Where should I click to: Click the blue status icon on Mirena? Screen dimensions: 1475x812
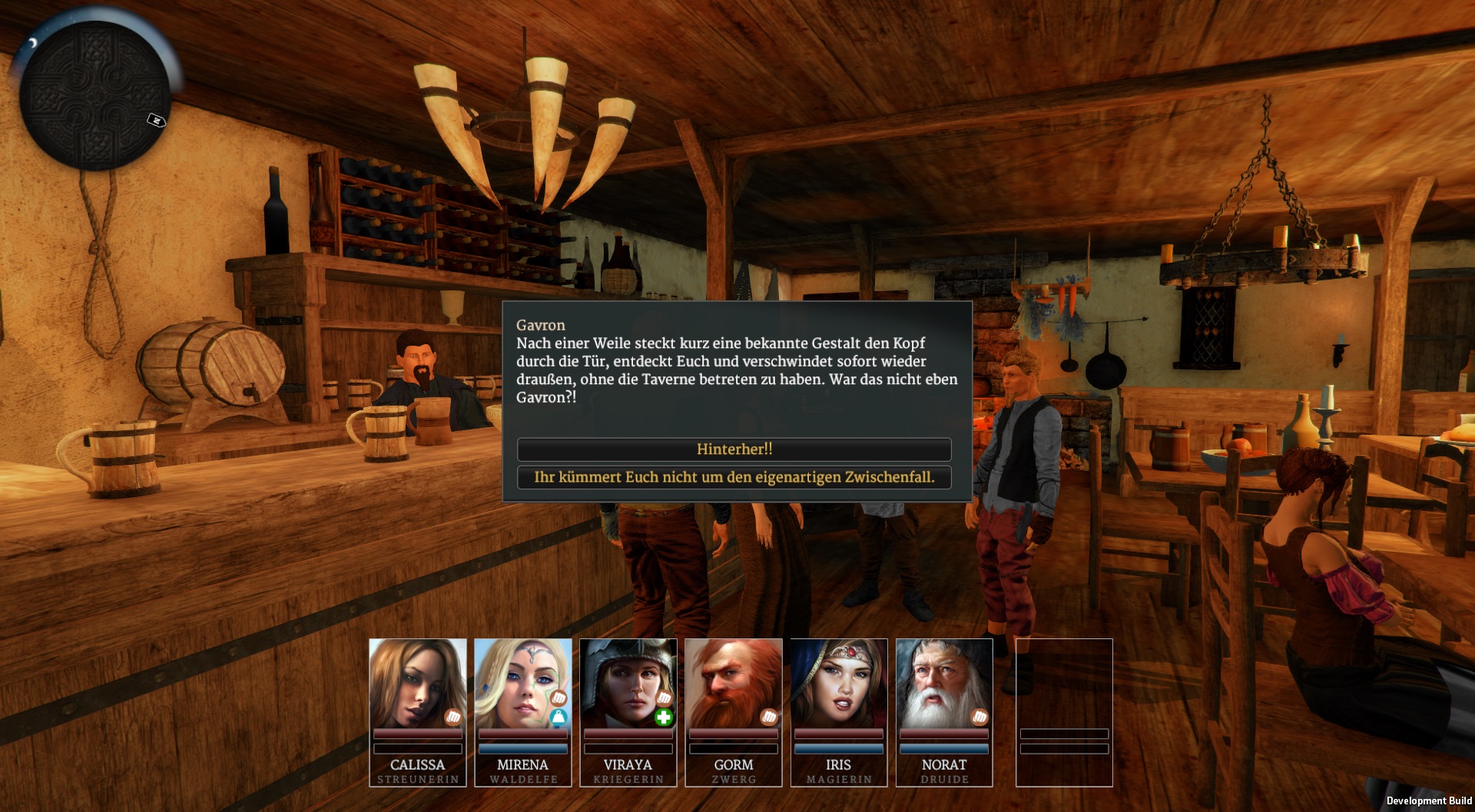click(559, 718)
